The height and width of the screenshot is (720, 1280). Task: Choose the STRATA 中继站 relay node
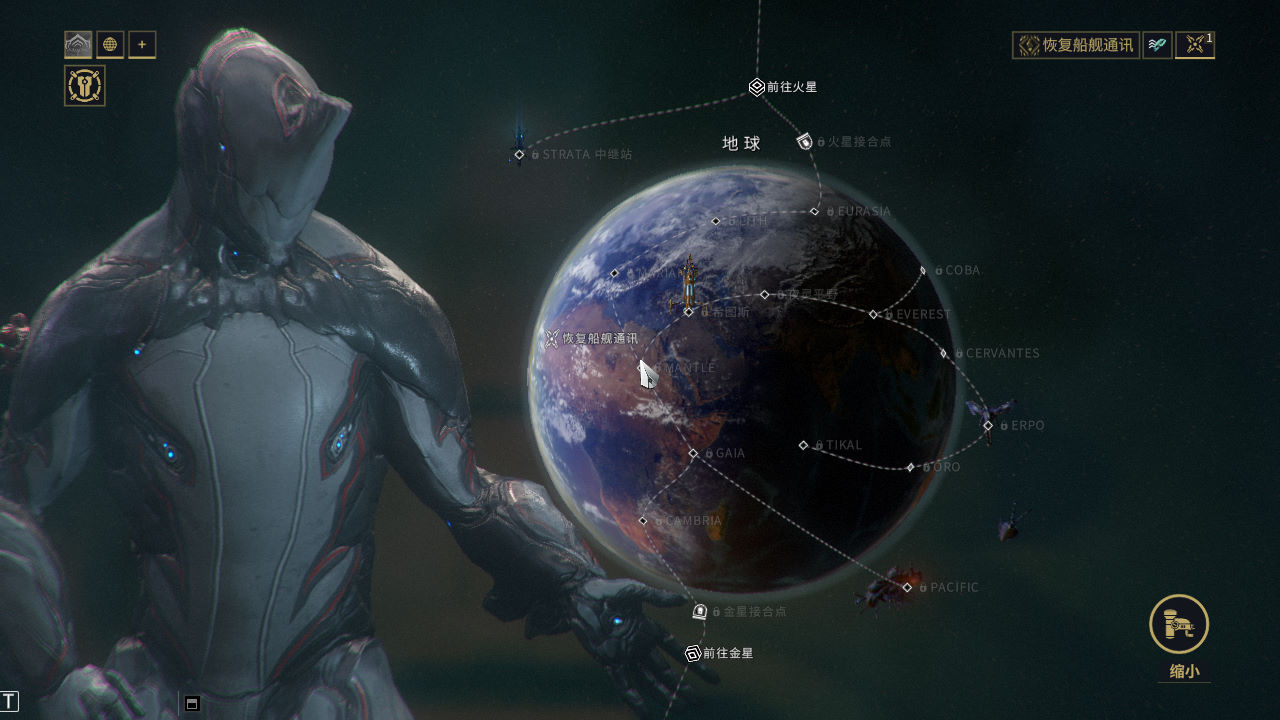point(519,154)
